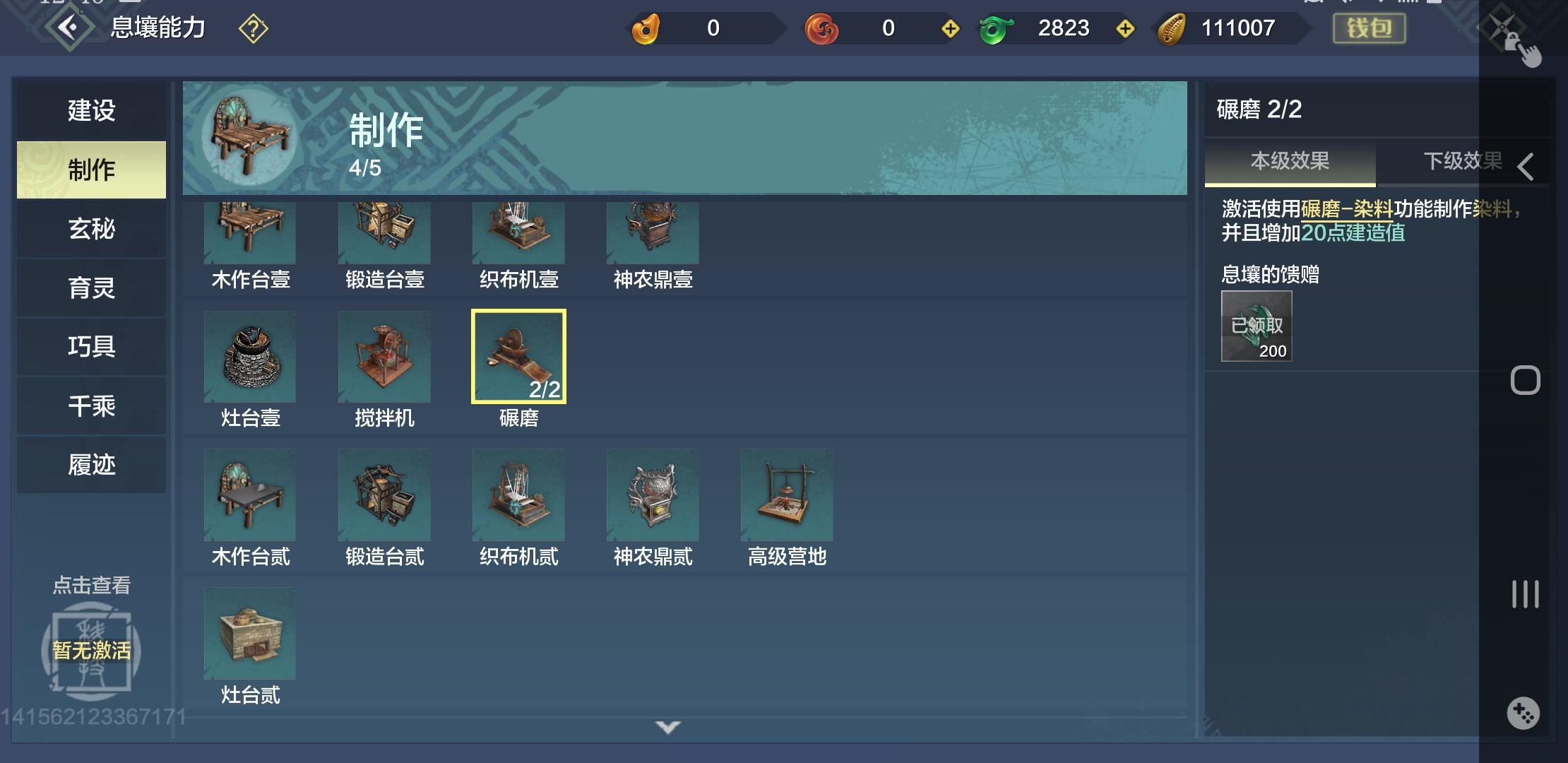Switch to the 玄秘 category tab
Image resolution: width=1568 pixels, height=763 pixels.
91,229
